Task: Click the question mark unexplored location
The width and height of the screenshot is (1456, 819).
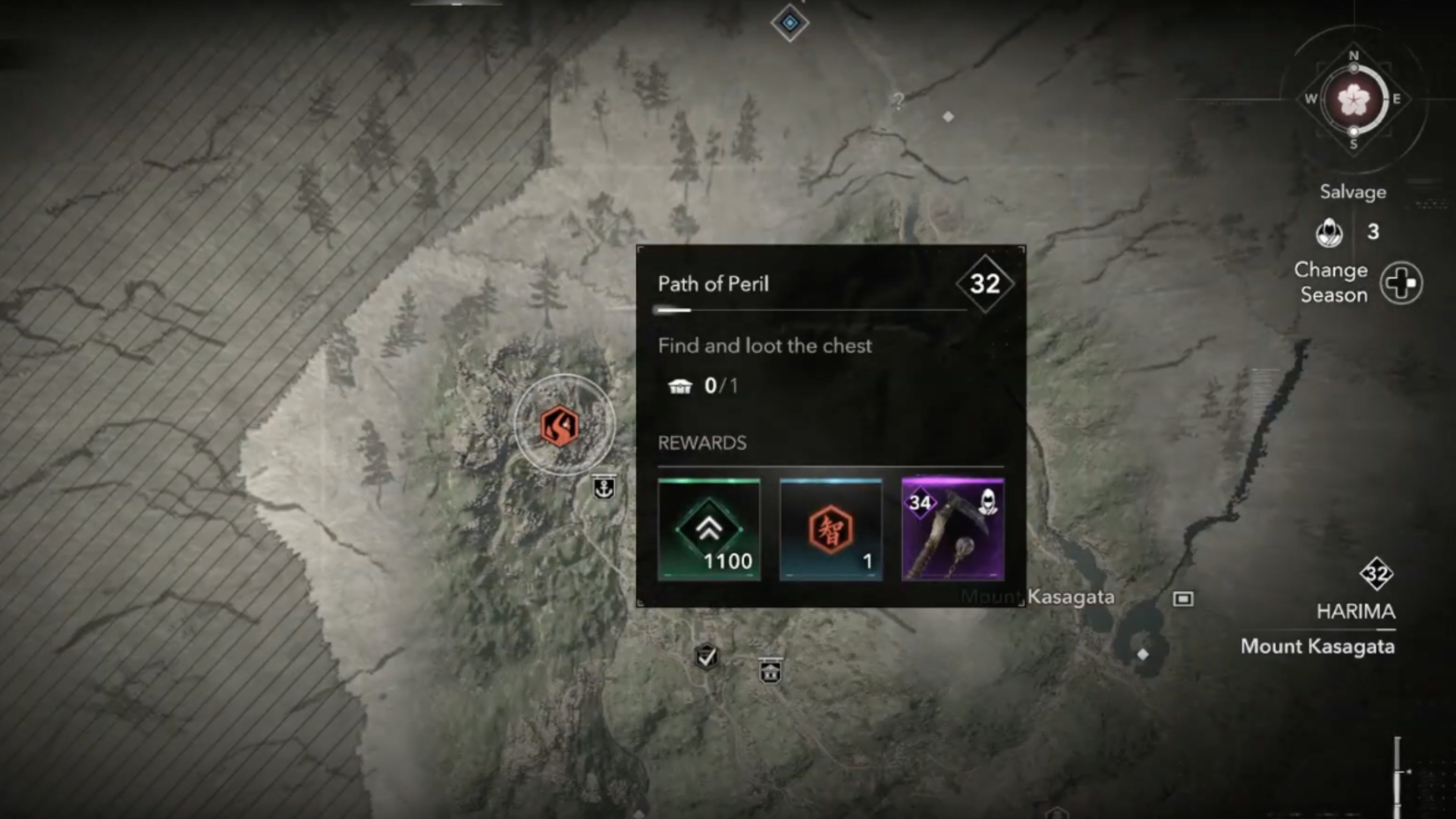Action: [899, 101]
